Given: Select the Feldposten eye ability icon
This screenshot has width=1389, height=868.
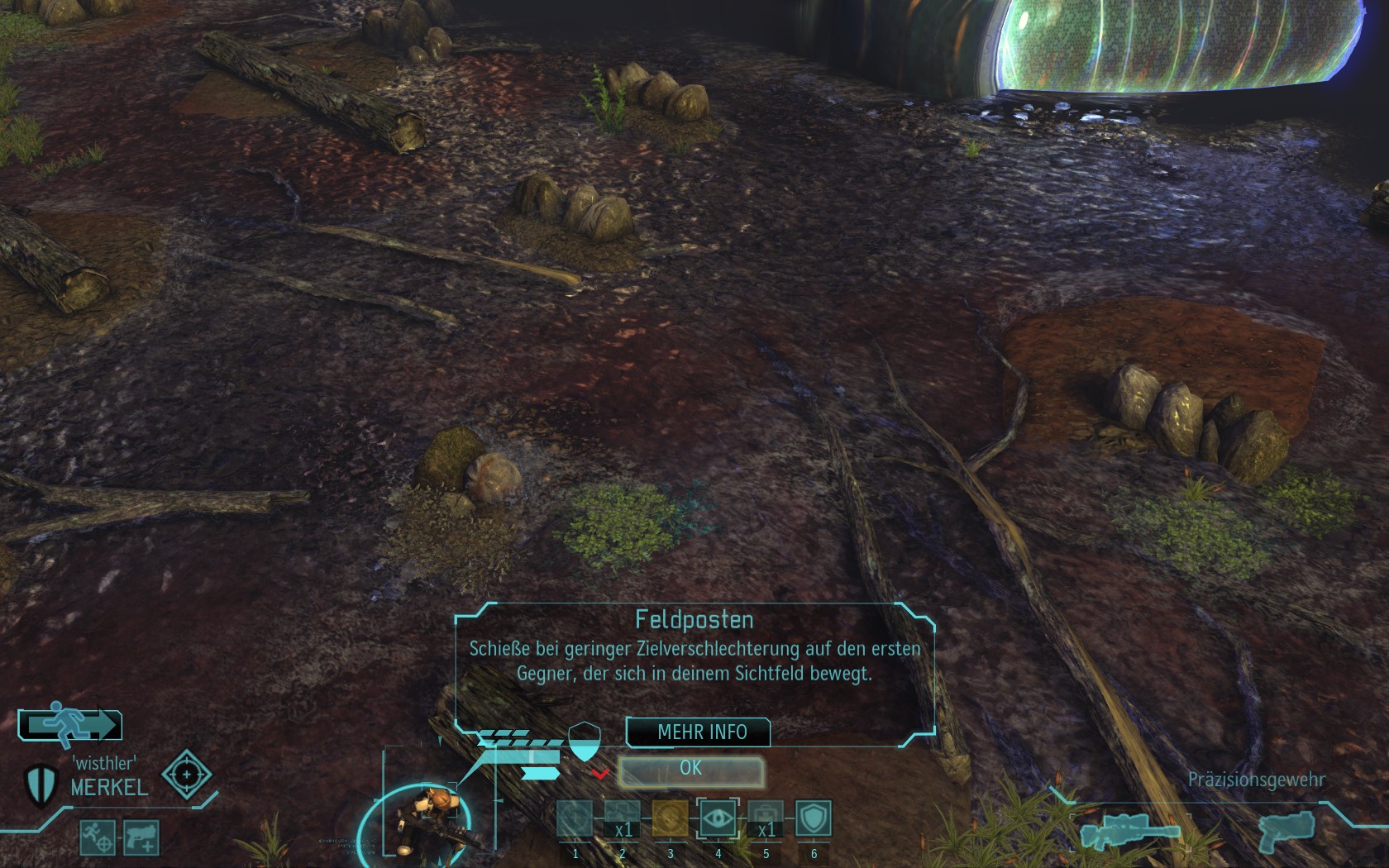Looking at the screenshot, I should tap(718, 819).
